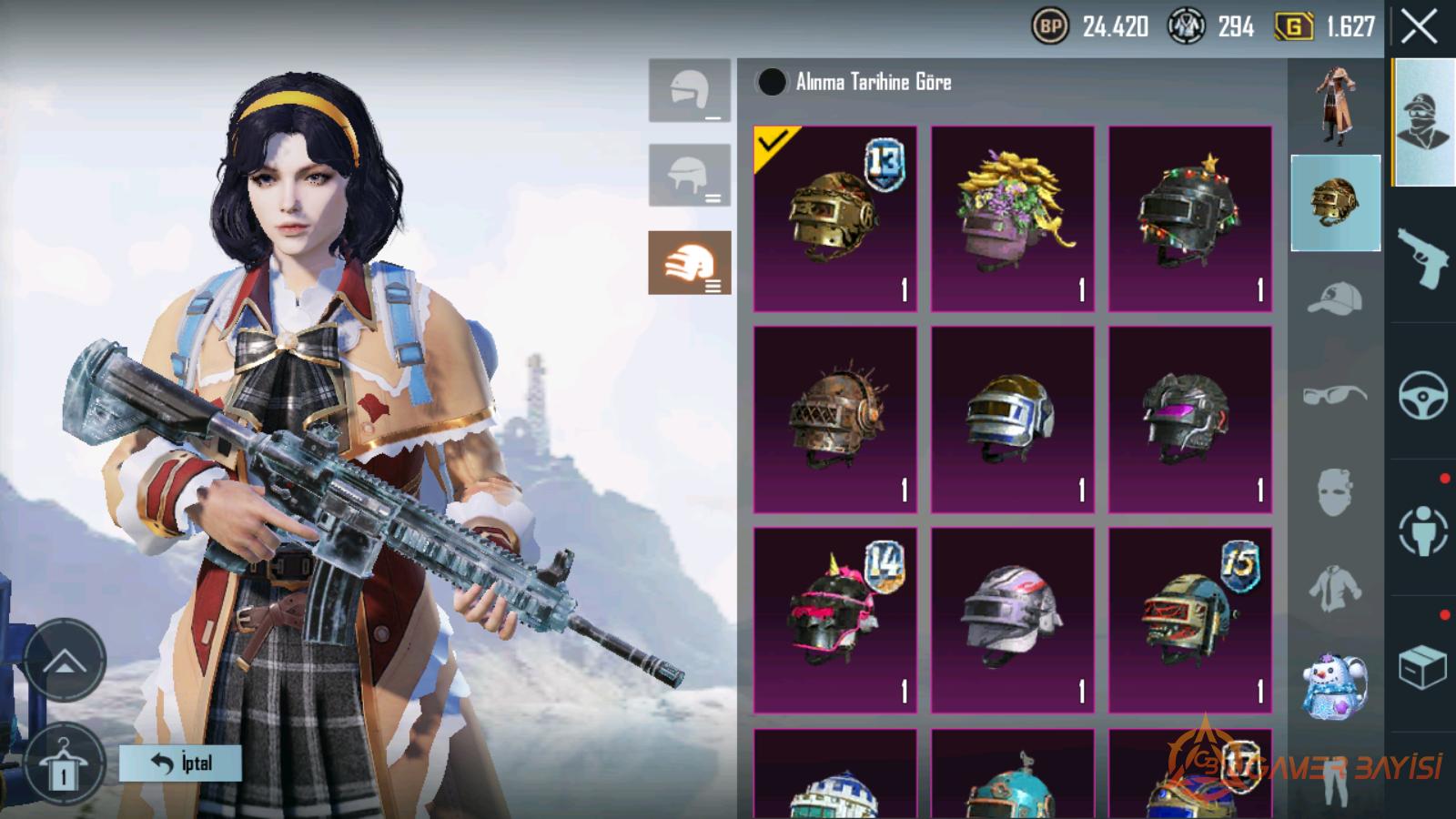1456x819 pixels.
Task: Select the golden season 13 helmet
Action: click(835, 219)
